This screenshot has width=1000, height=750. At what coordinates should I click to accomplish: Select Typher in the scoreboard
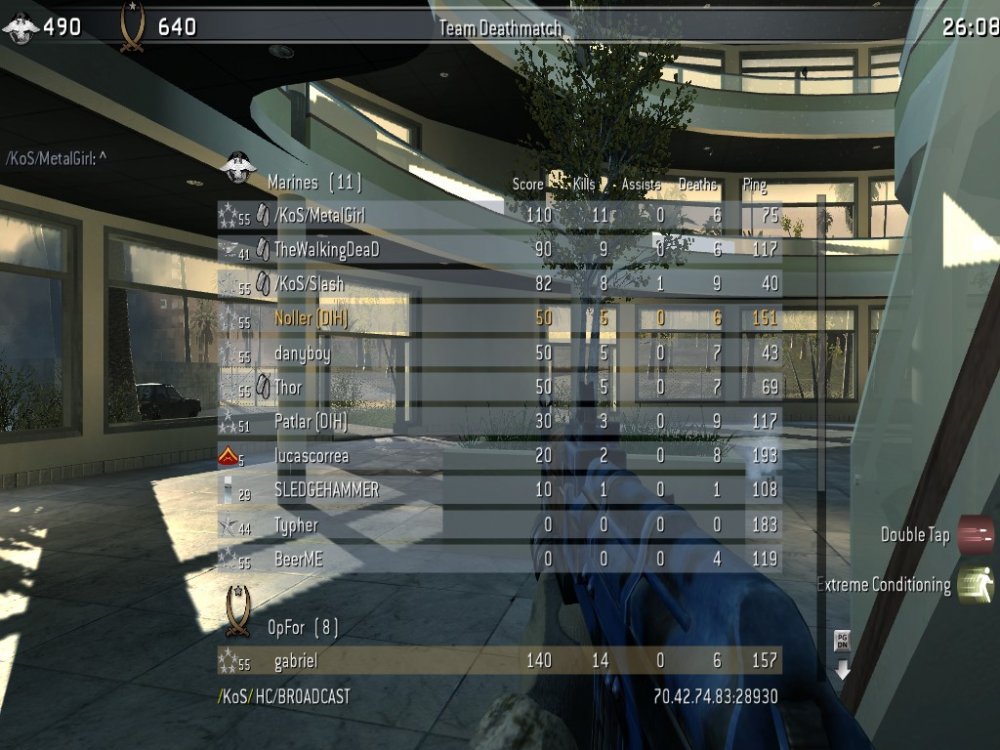(500, 525)
